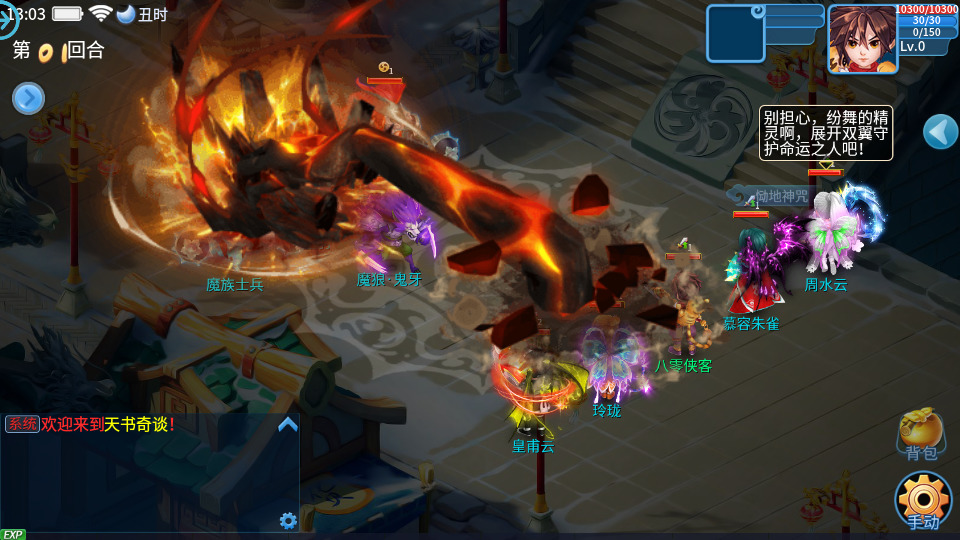Open the 背包 bag
Screen dimensions: 960x540
pyautogui.click(x=921, y=434)
